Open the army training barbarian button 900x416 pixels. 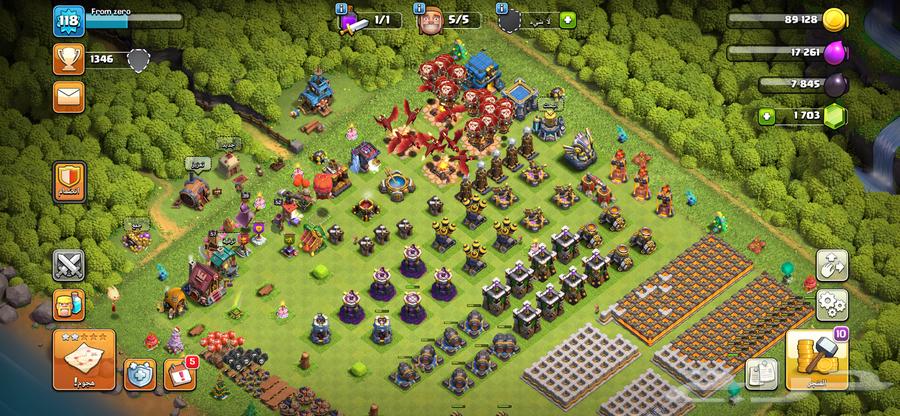click(69, 304)
